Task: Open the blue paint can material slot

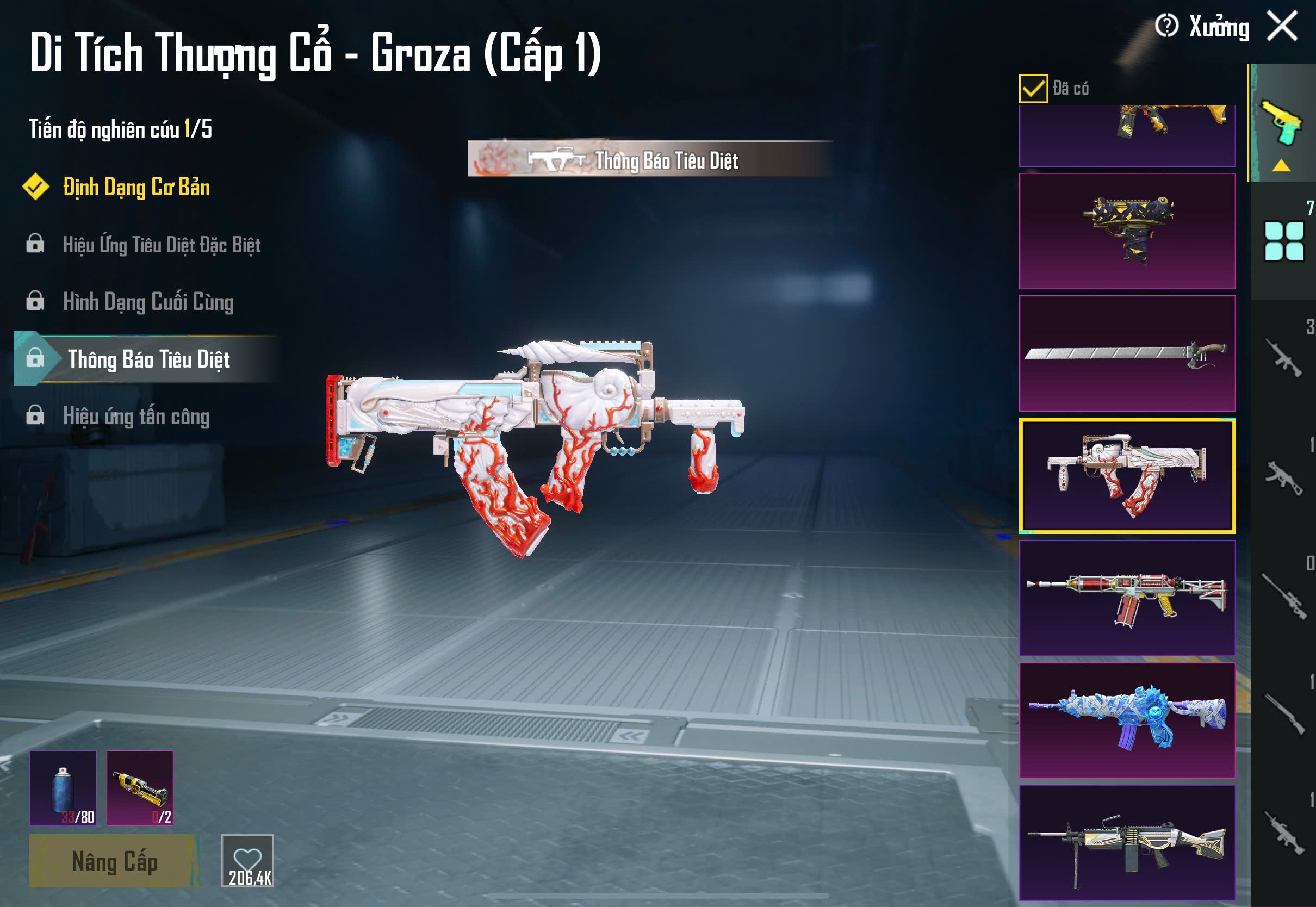Action: [x=63, y=788]
